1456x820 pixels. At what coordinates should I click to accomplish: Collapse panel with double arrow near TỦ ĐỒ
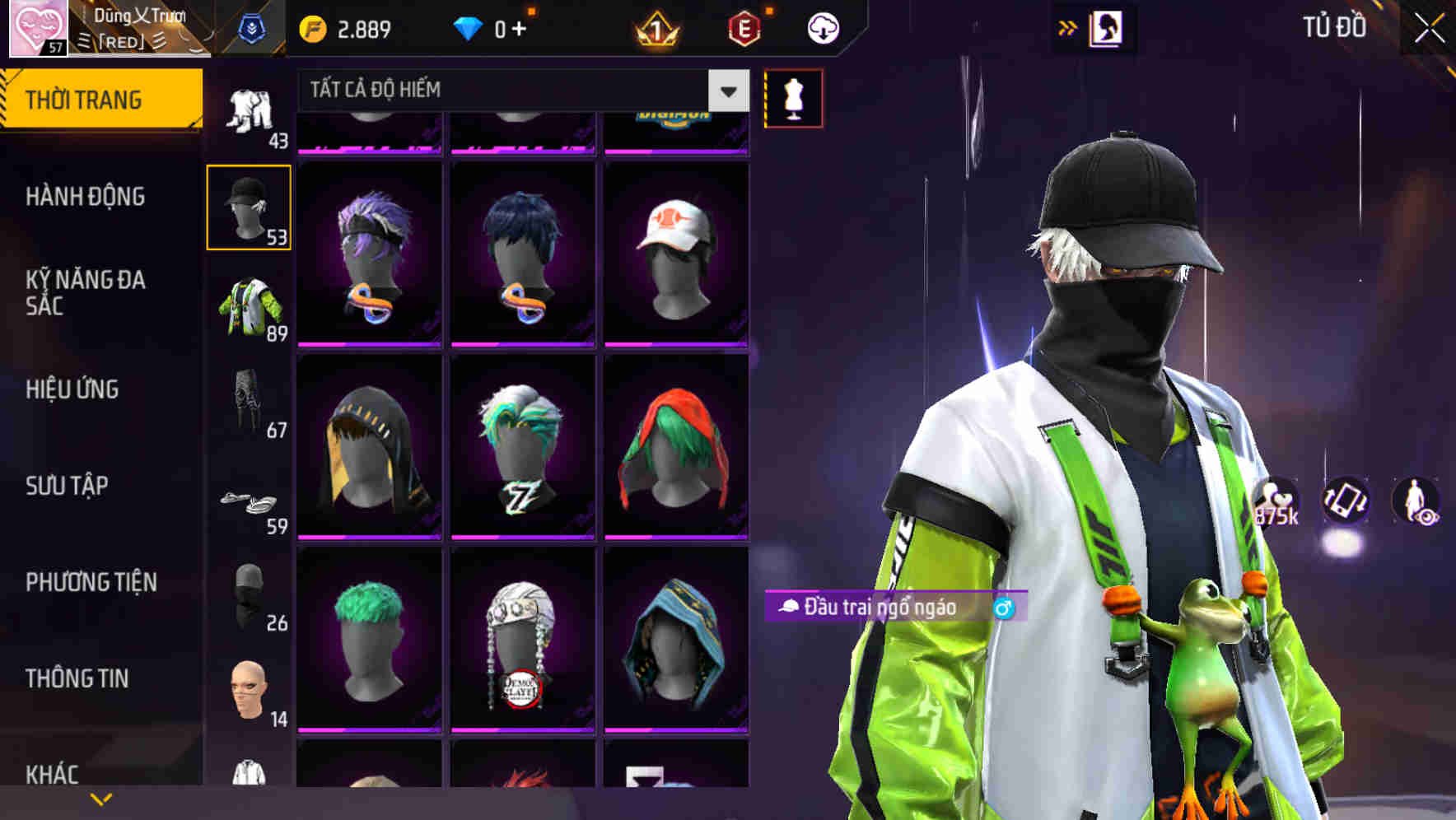(x=1066, y=26)
